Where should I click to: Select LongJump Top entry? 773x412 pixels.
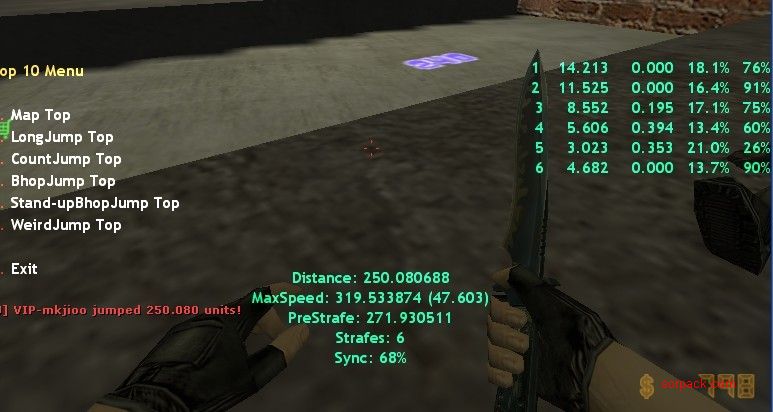click(61, 137)
